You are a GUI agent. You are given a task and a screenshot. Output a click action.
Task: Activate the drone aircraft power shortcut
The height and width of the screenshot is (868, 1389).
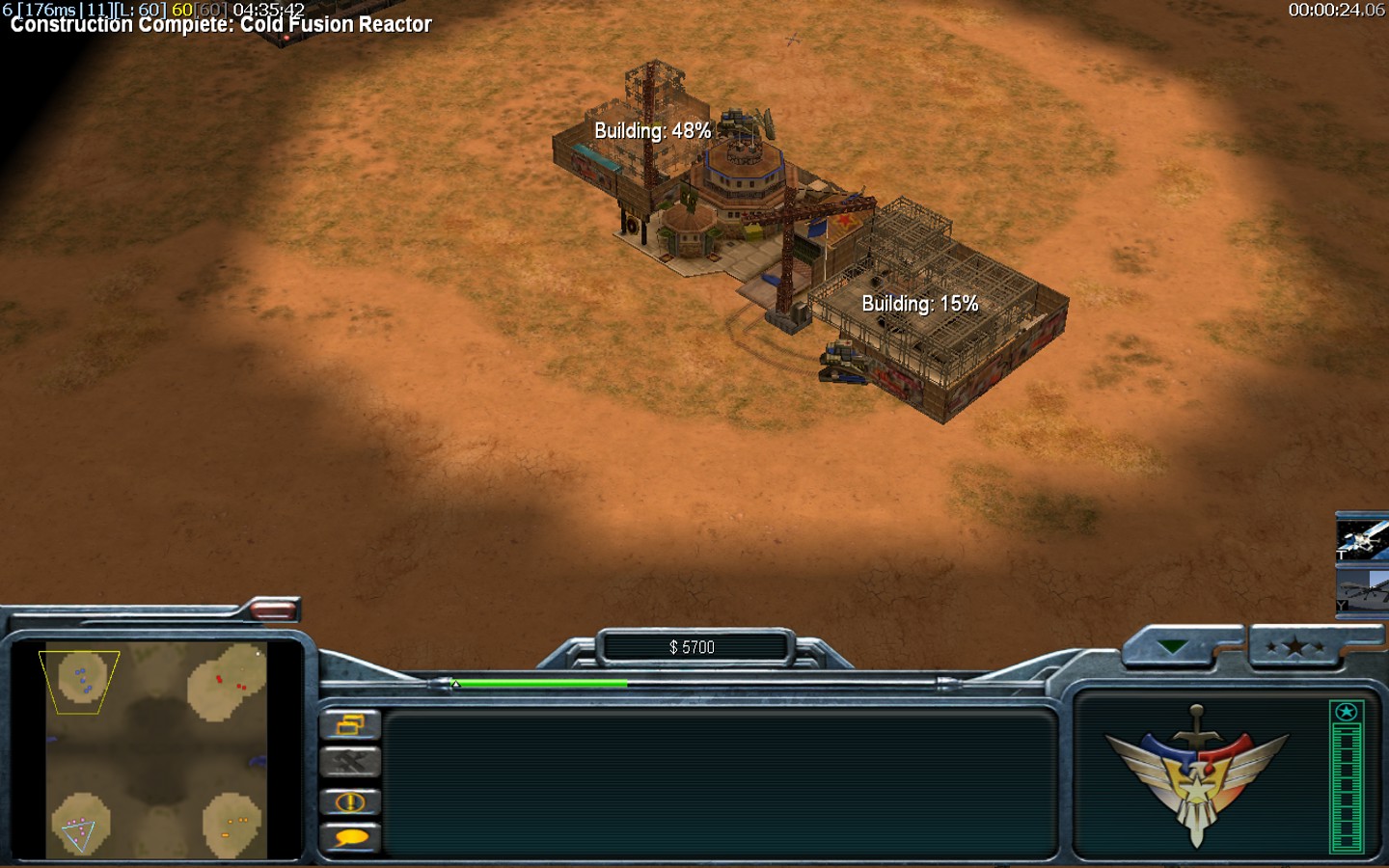point(1361,591)
